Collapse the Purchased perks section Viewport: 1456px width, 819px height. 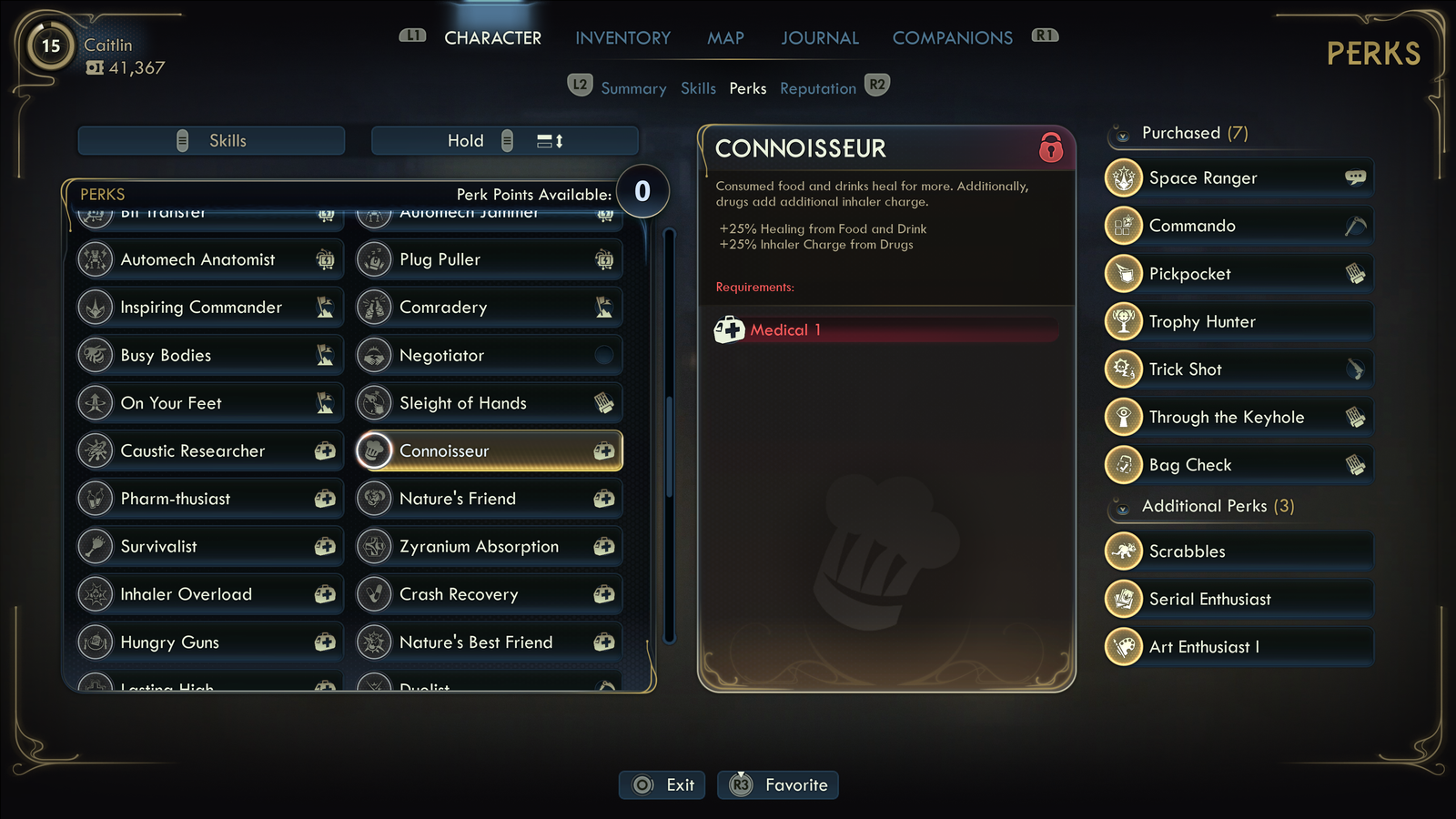pos(1123,135)
